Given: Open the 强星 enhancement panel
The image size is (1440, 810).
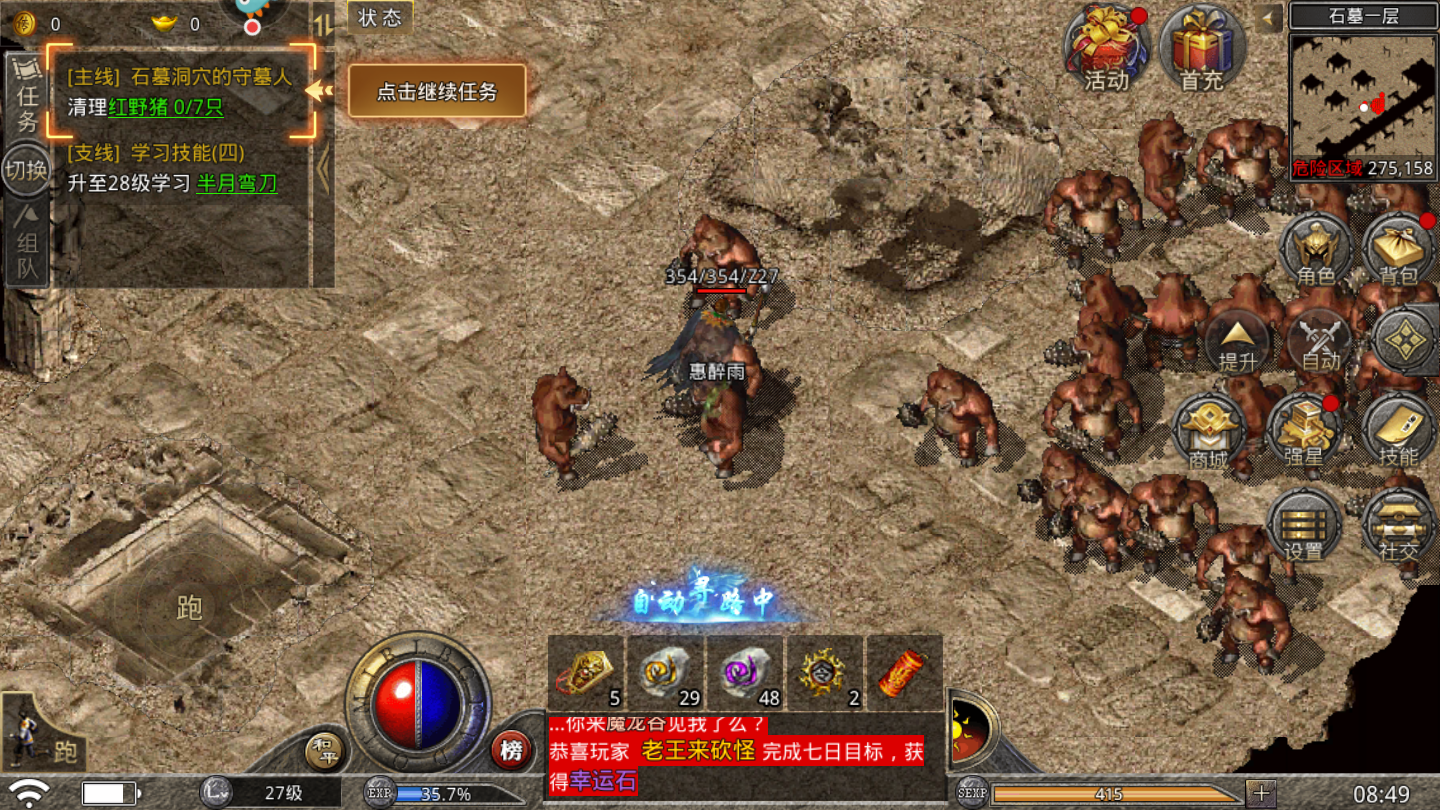Looking at the screenshot, I should coord(1300,430).
